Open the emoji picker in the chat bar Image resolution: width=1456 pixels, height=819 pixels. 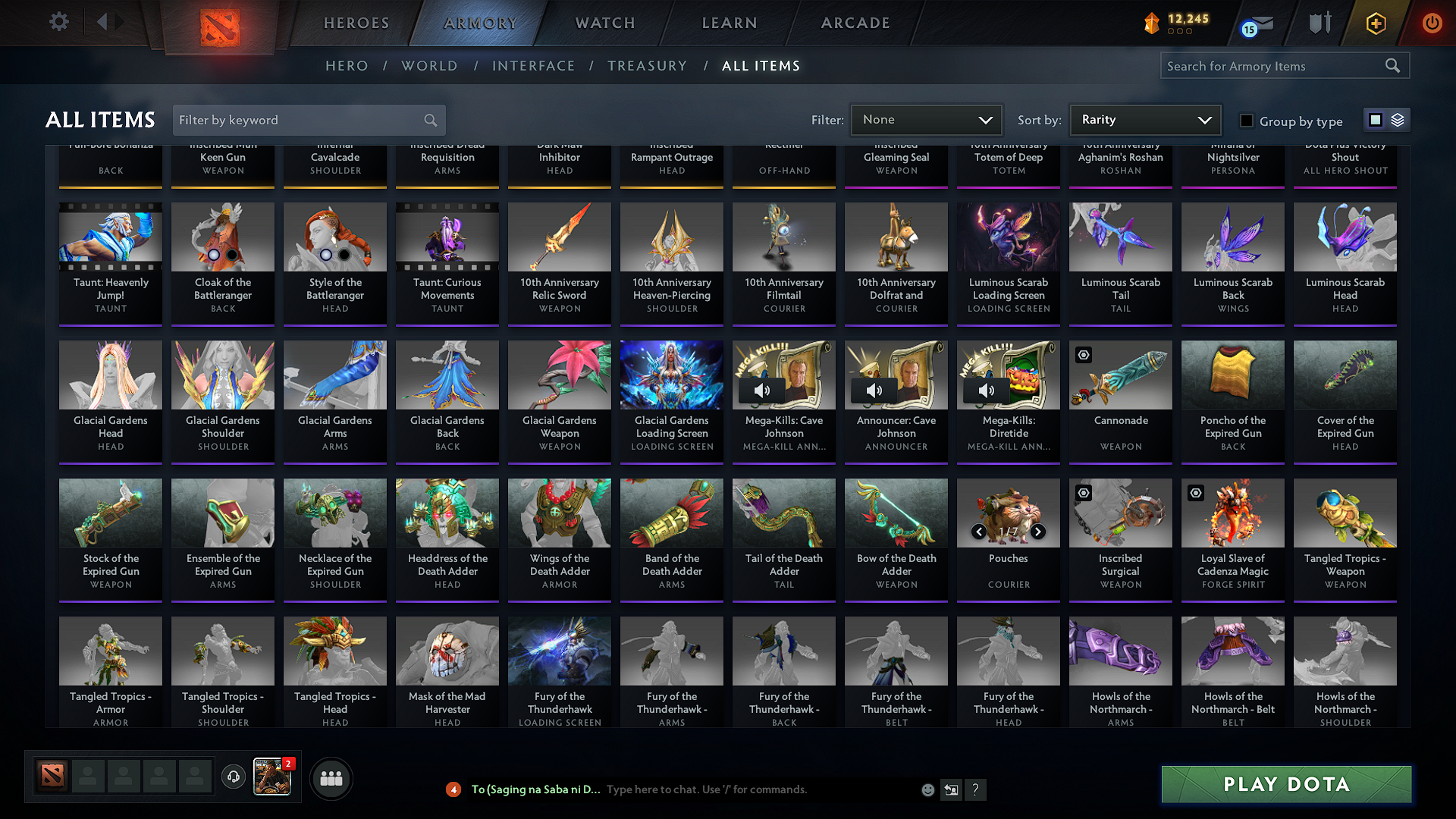click(927, 789)
